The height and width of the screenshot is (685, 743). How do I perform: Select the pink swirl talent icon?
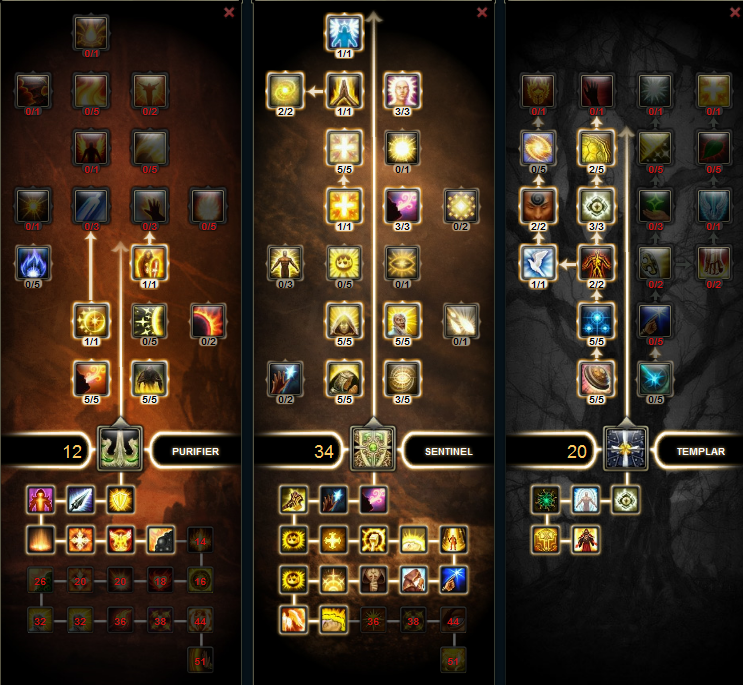[x=401, y=205]
